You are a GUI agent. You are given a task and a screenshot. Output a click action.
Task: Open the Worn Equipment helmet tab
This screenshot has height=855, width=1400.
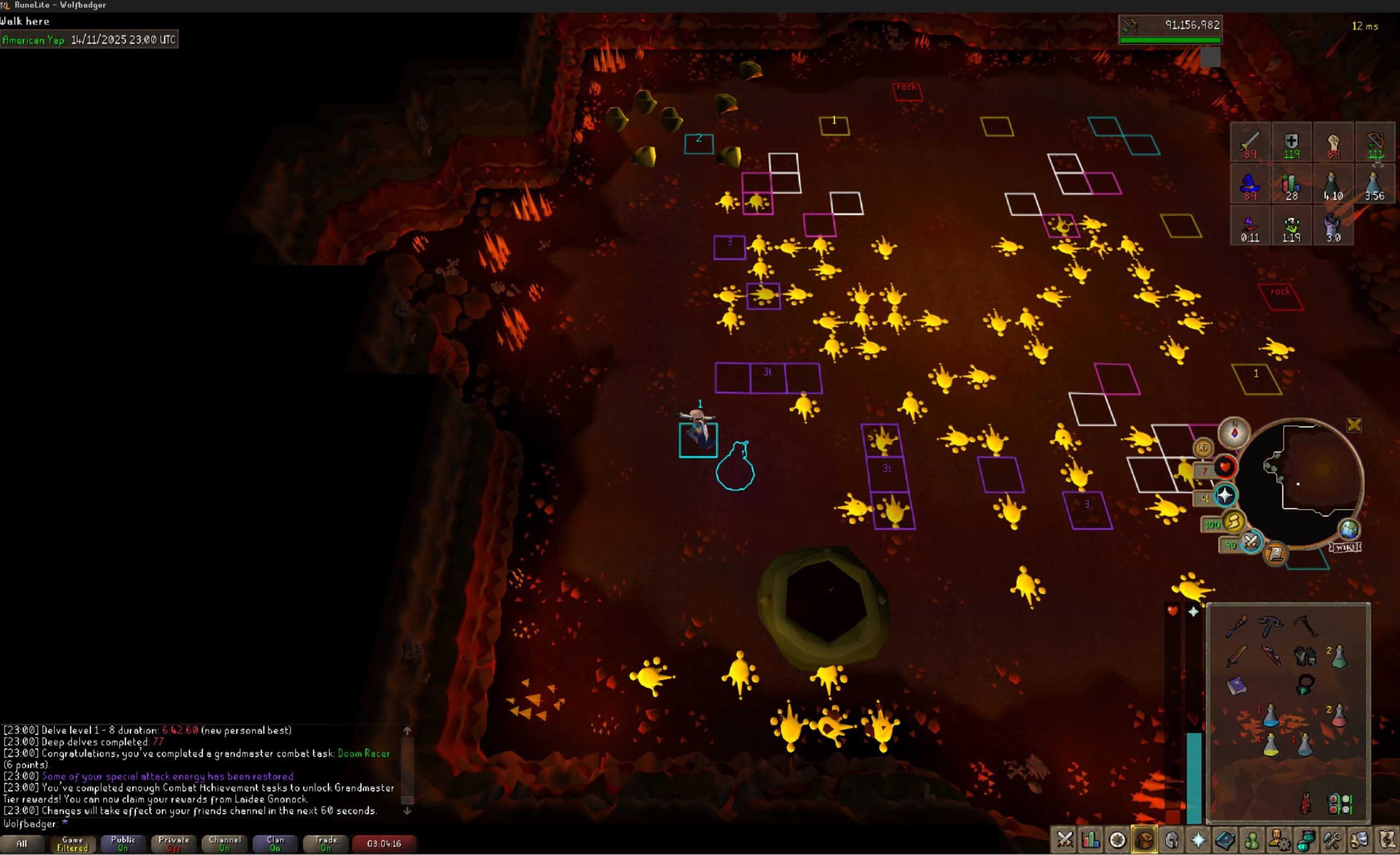point(1171,840)
